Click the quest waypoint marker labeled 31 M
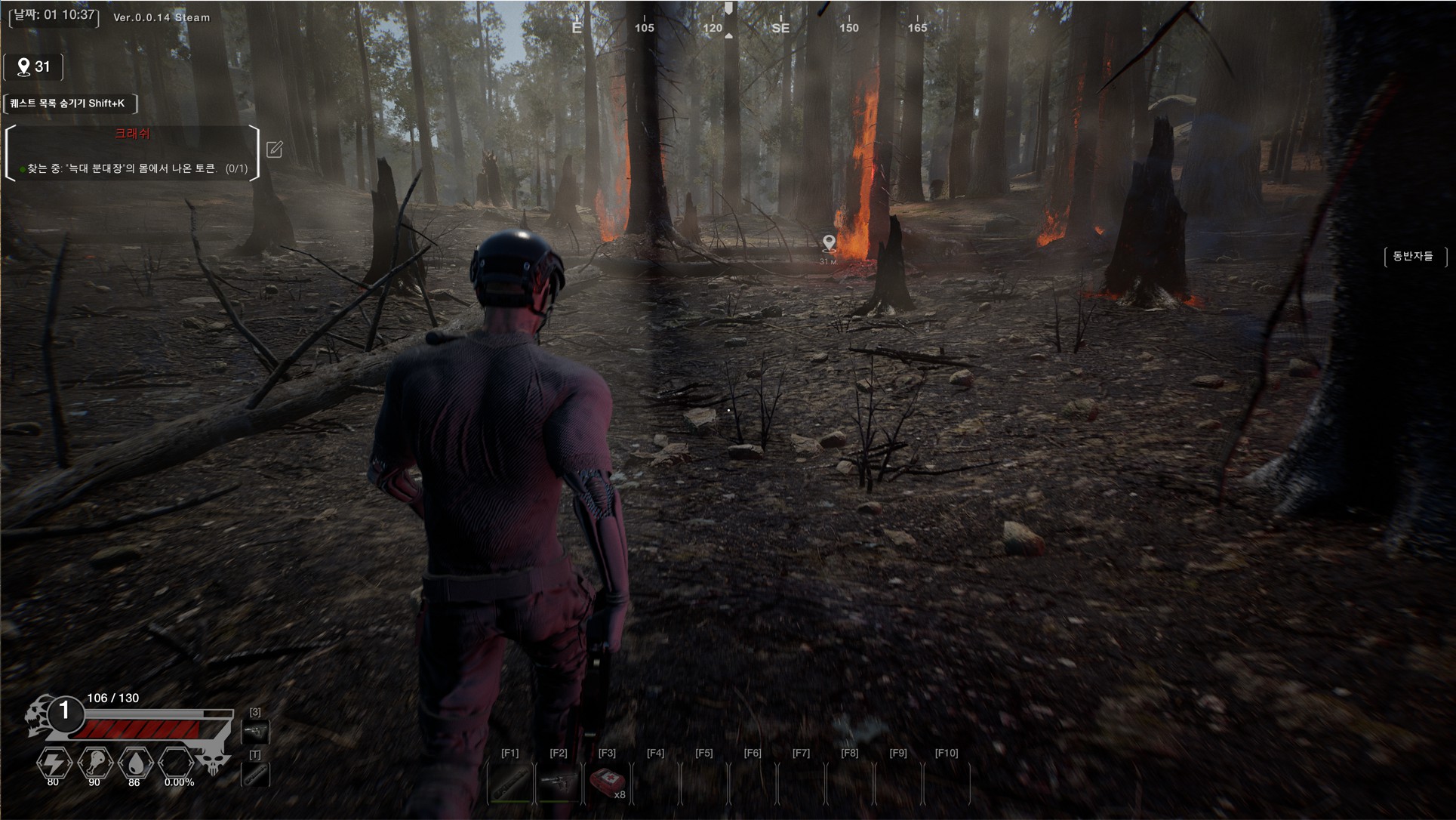 point(829,245)
